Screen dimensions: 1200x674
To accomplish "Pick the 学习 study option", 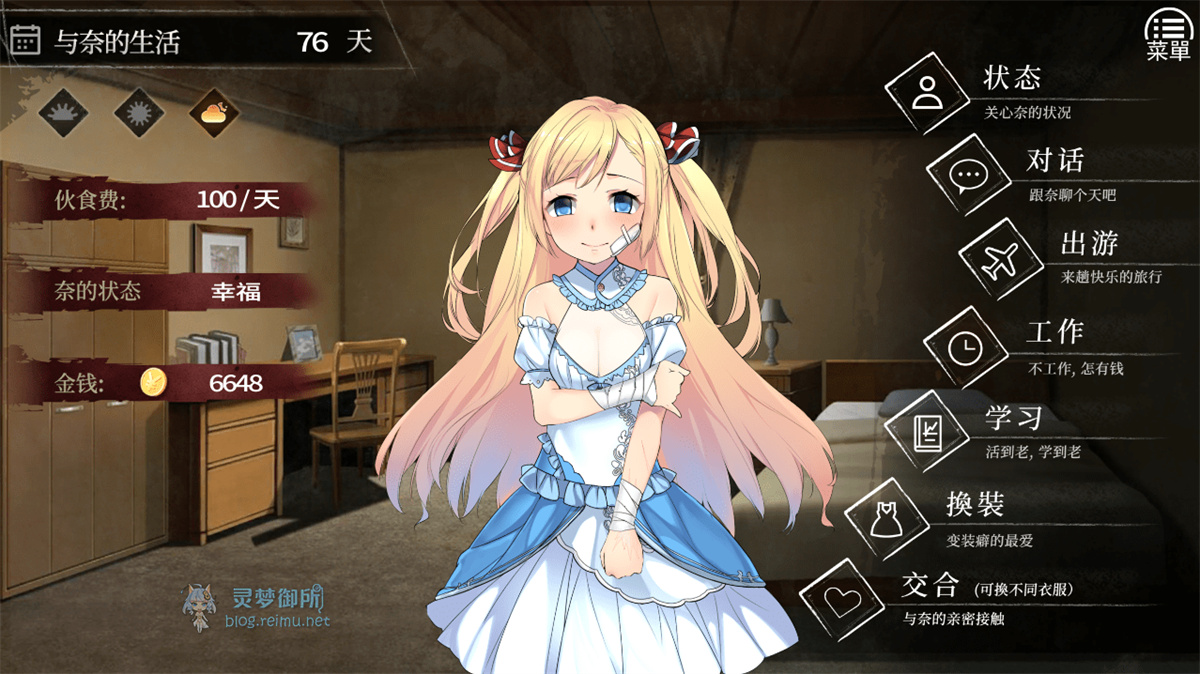I will pos(925,433).
